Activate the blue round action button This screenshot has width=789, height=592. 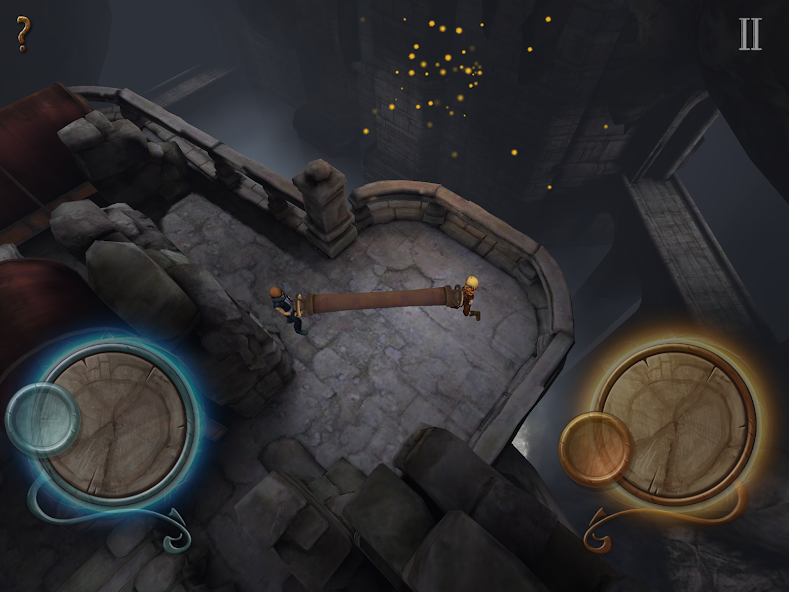coord(42,419)
